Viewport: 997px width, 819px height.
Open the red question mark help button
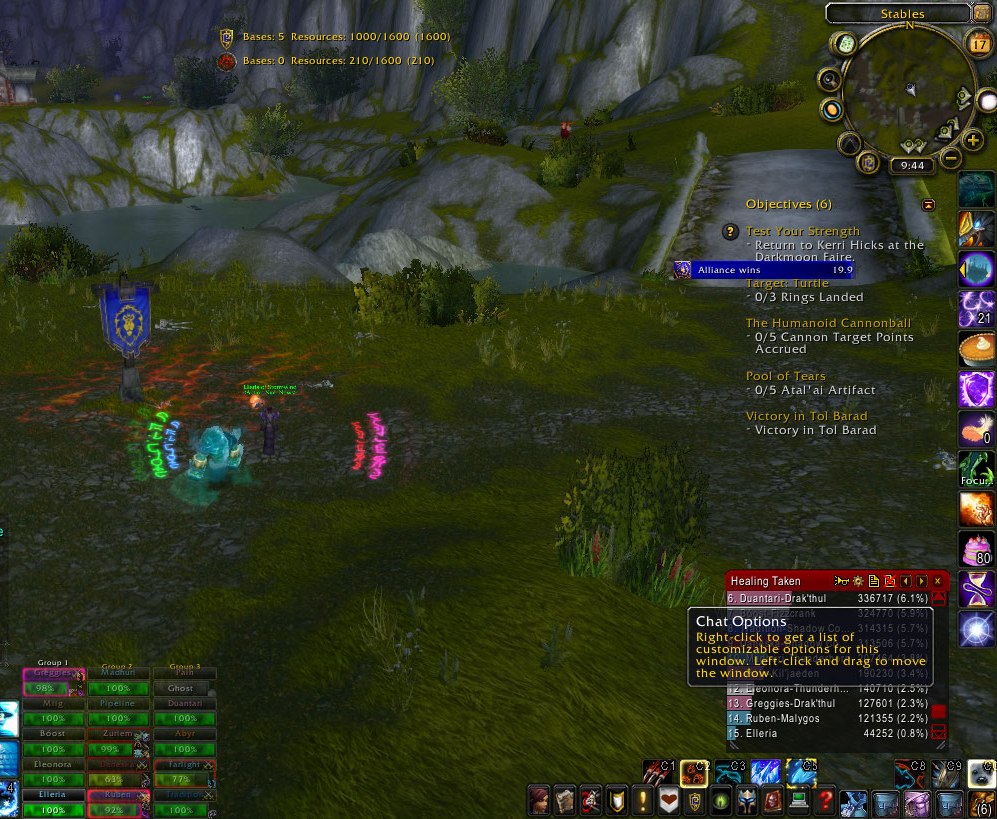pos(825,801)
